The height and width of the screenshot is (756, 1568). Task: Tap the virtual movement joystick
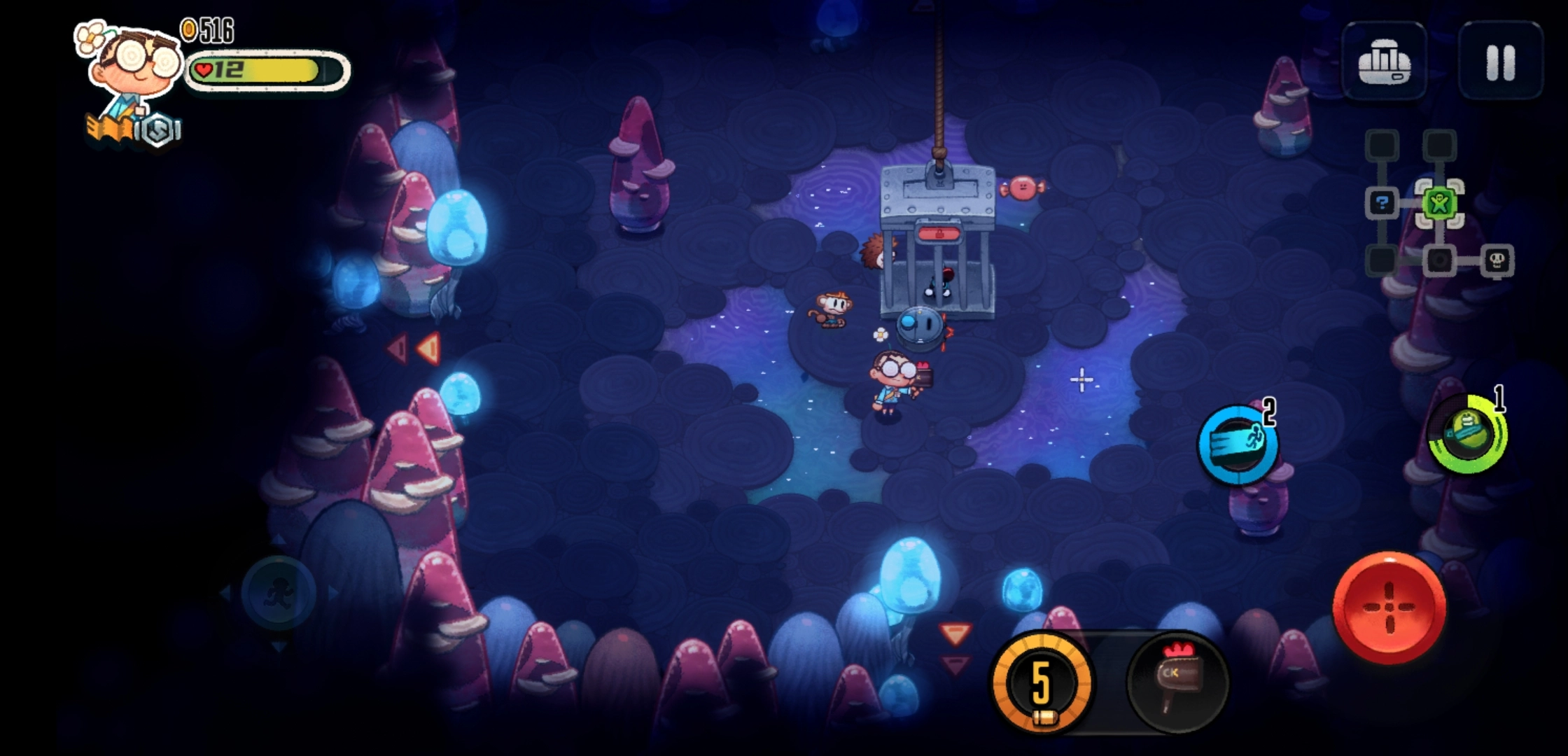click(279, 594)
